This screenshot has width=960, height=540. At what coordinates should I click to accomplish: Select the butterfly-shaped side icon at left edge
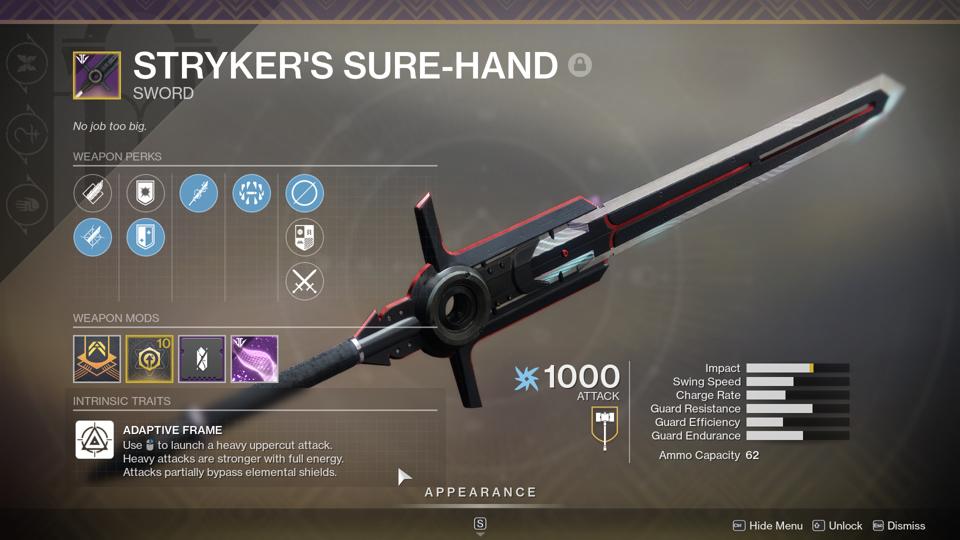tap(23, 64)
